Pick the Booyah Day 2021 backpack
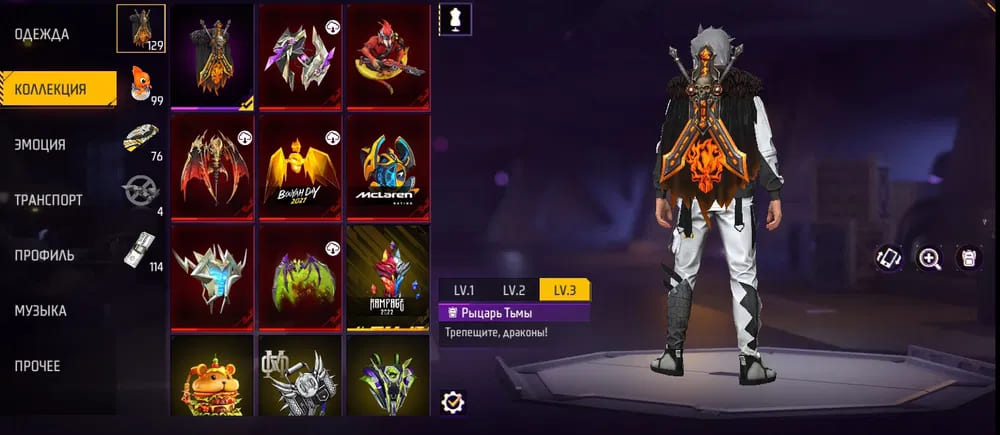Screen dimensions: 1000x435 (300, 166)
